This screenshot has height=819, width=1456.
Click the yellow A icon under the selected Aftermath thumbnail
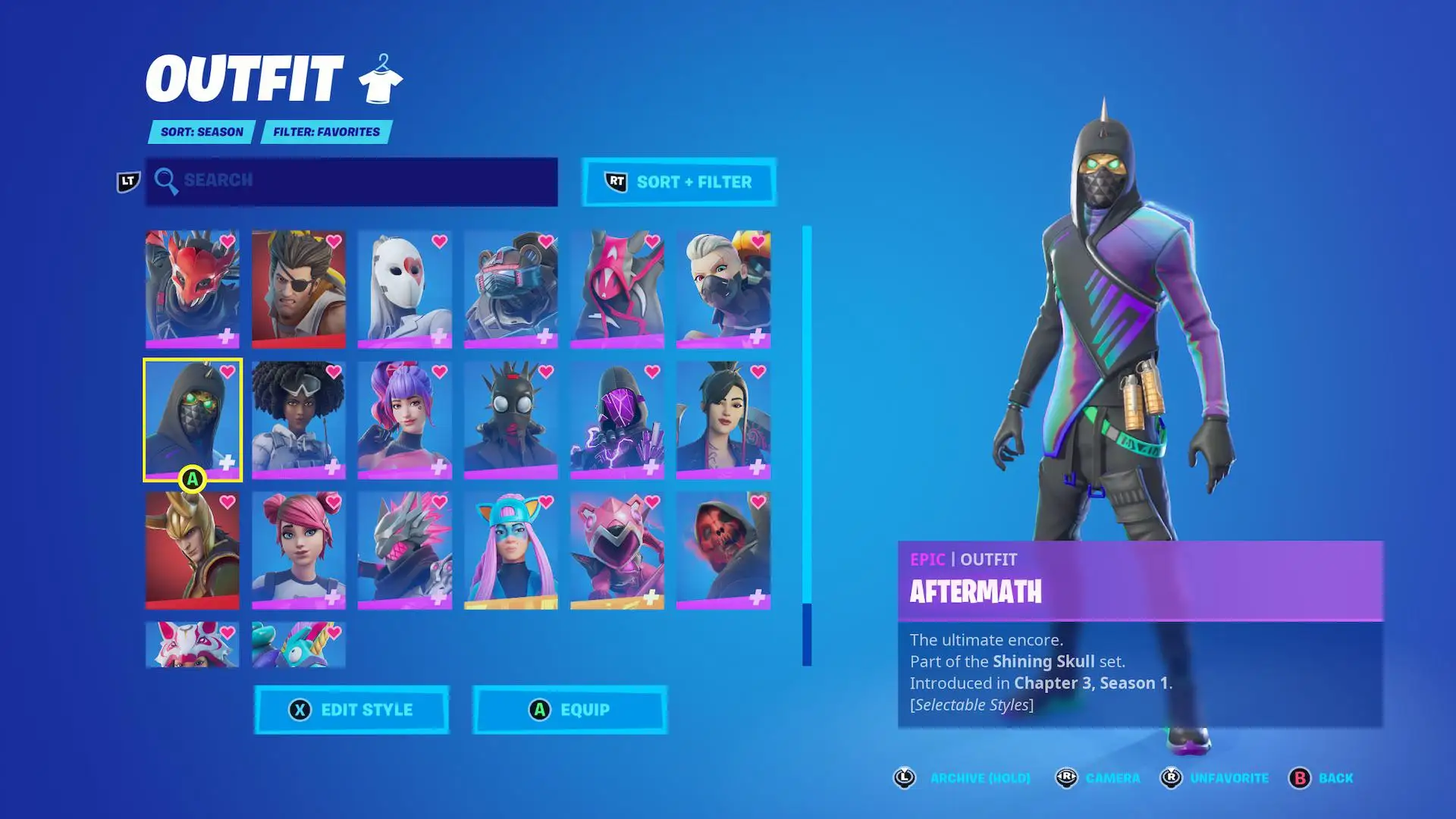(x=193, y=479)
